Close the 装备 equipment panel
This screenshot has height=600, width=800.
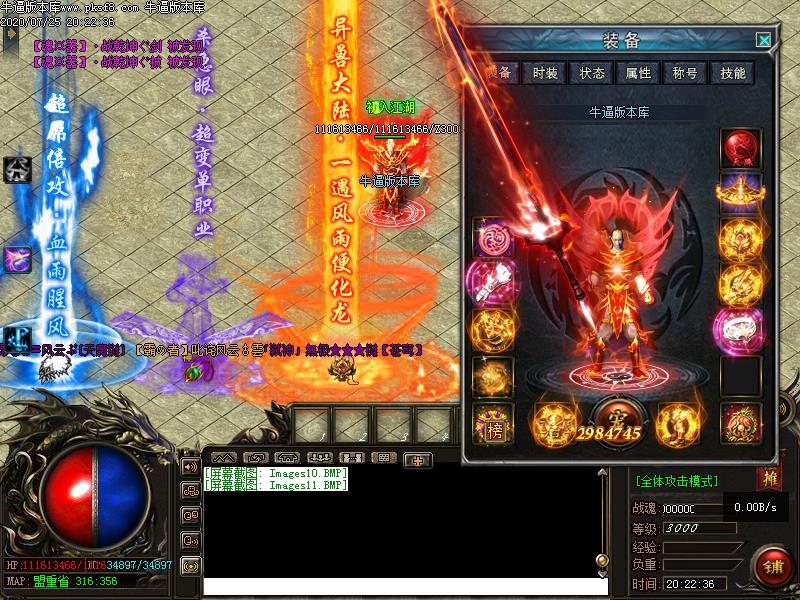point(764,40)
